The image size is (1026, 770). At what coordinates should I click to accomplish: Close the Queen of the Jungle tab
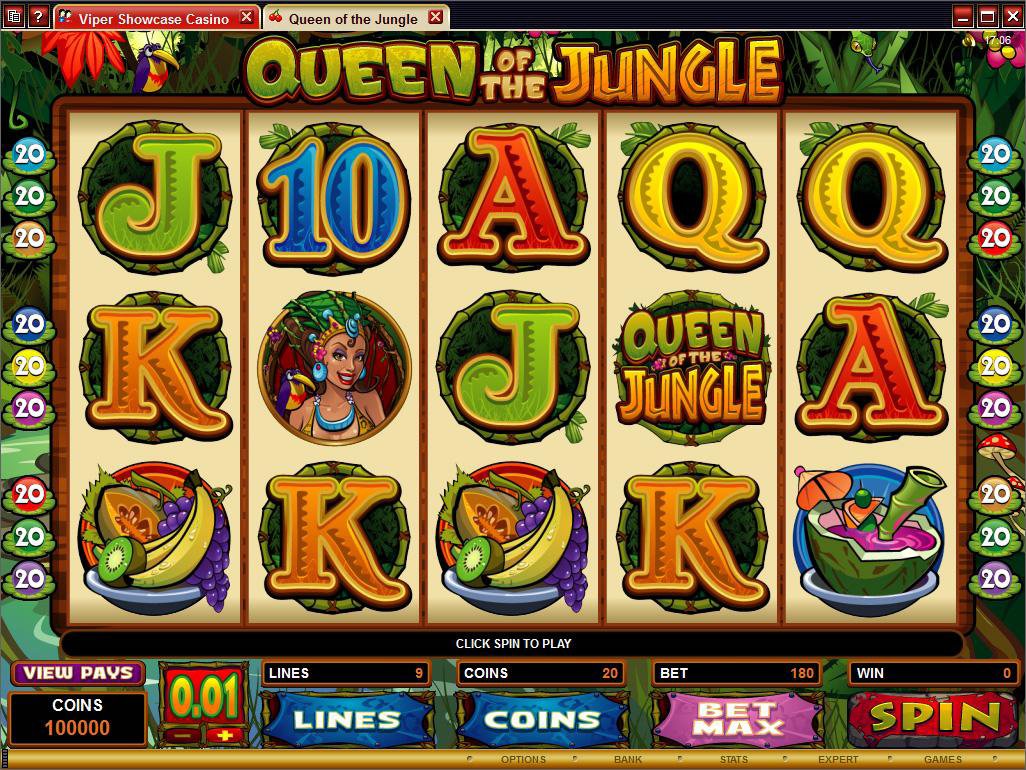[x=435, y=17]
